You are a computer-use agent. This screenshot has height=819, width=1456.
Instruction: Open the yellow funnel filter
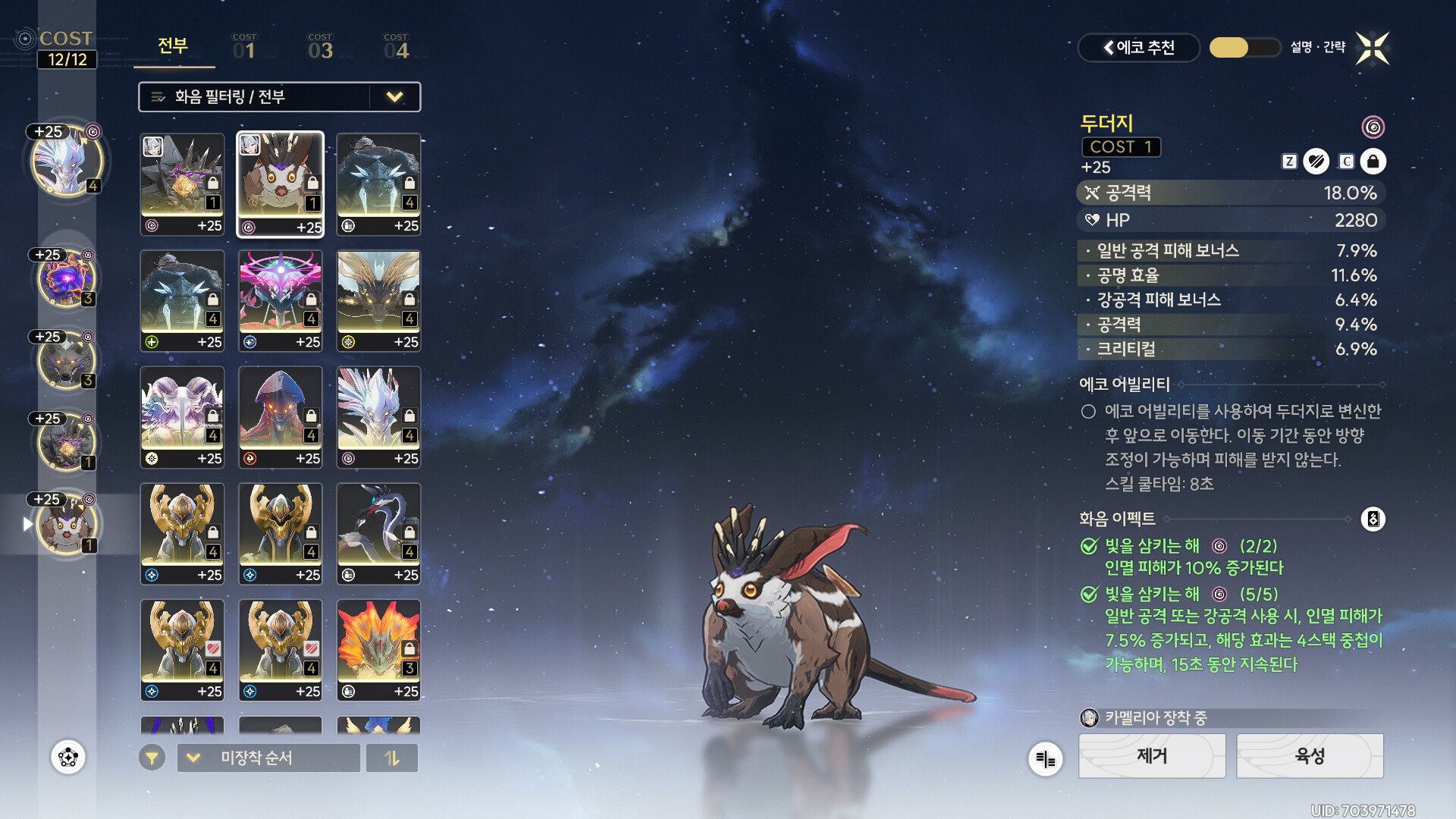coord(152,758)
